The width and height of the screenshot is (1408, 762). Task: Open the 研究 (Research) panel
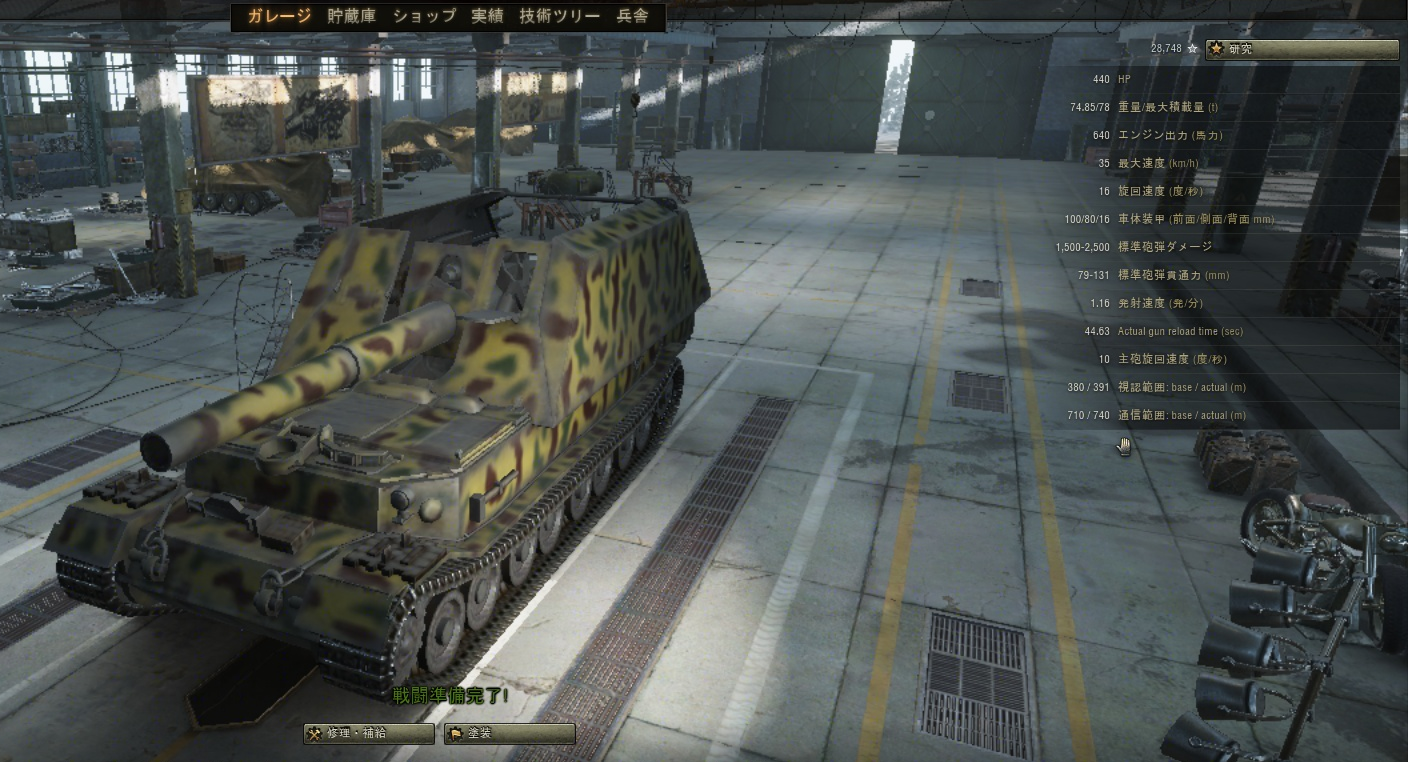tap(1300, 48)
